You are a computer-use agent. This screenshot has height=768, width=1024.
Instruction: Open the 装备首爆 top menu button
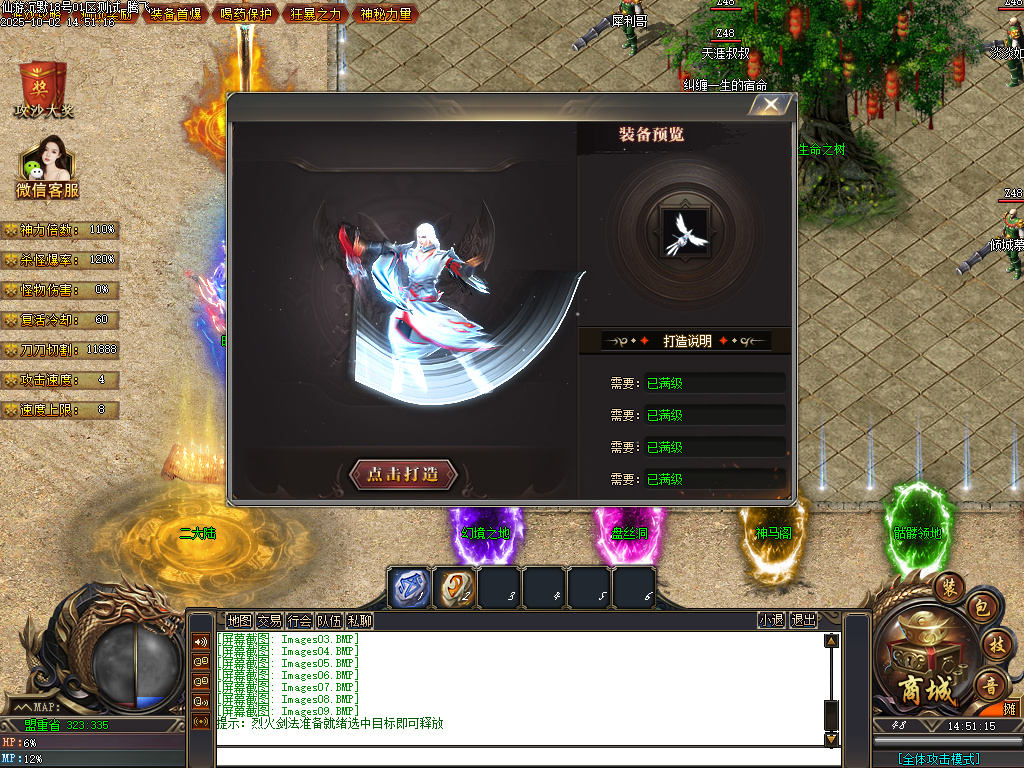(175, 14)
